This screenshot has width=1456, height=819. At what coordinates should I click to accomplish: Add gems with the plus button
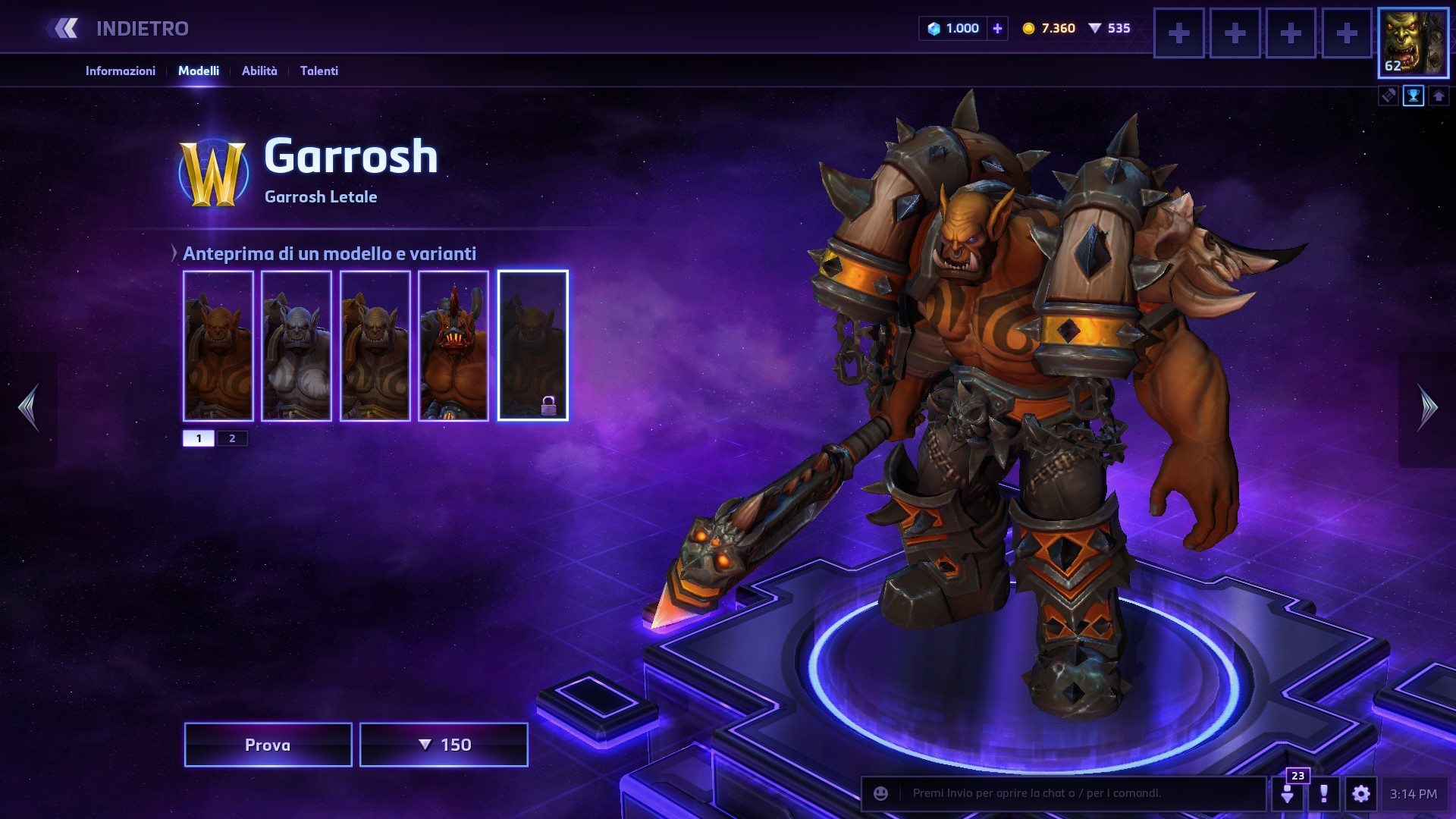point(997,29)
